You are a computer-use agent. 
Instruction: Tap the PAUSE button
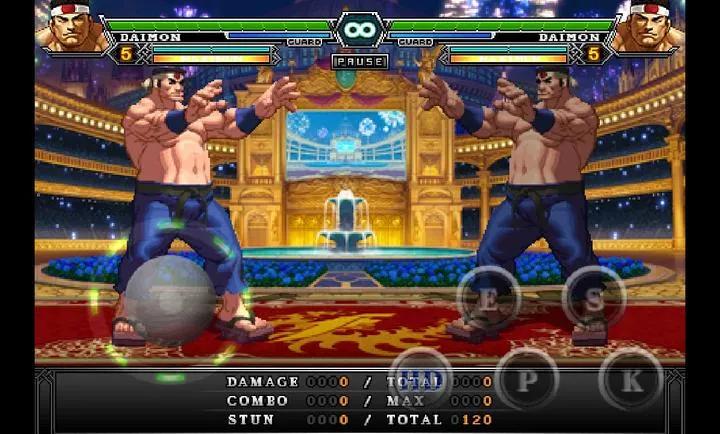(360, 61)
